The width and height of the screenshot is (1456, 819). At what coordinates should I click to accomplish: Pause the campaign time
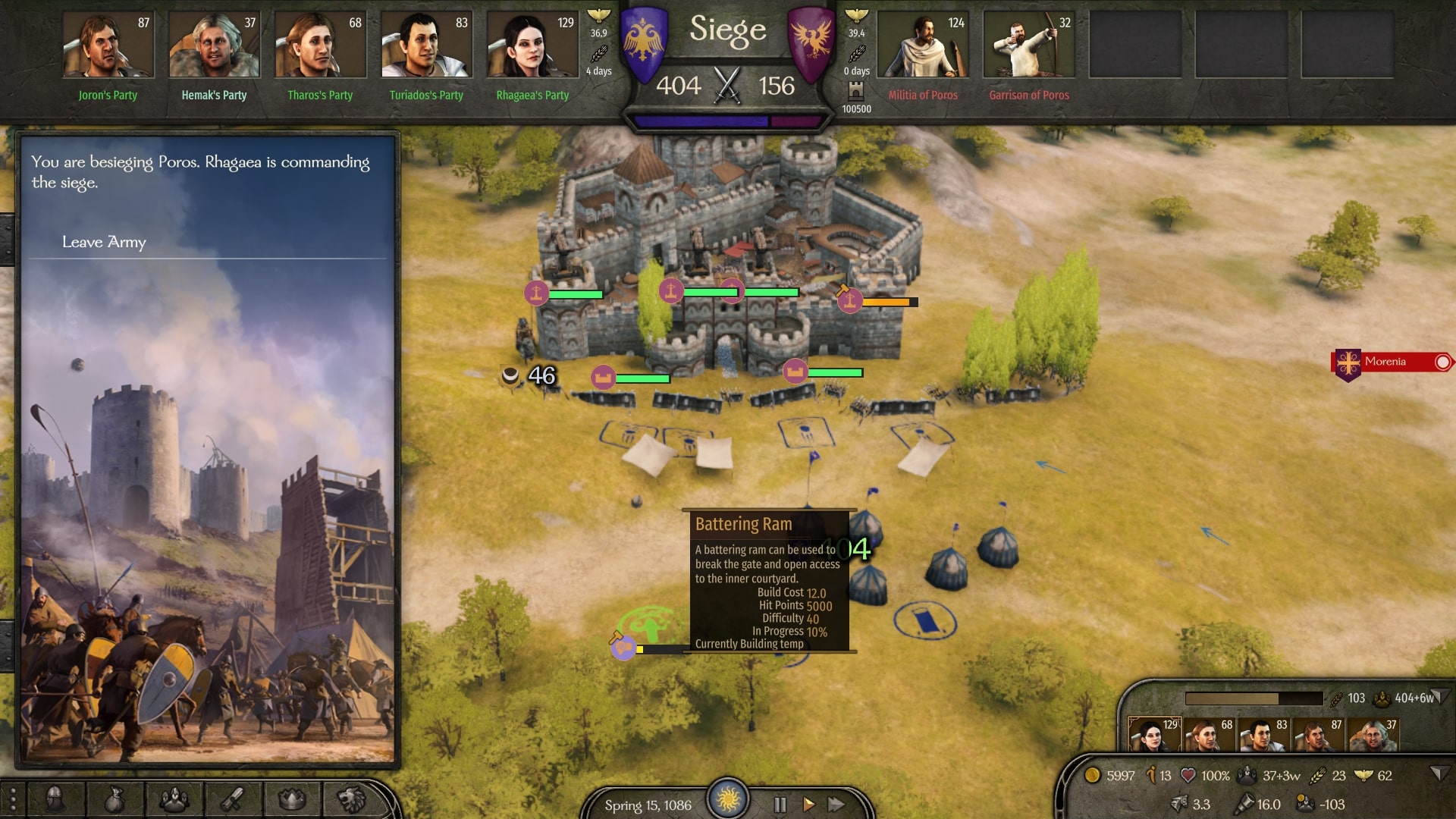[x=780, y=804]
